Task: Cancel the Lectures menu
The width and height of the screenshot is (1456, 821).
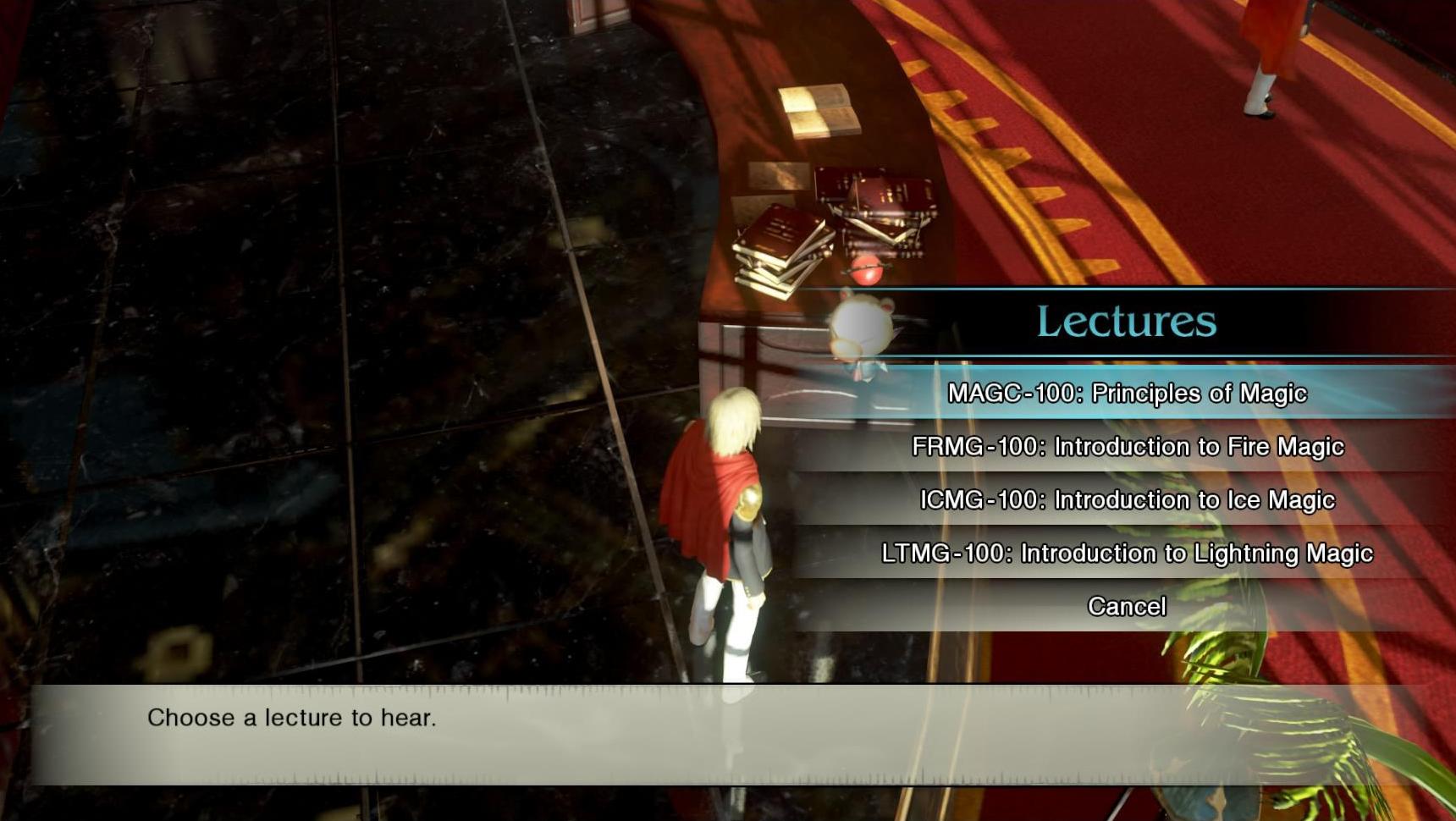Action: click(1127, 607)
